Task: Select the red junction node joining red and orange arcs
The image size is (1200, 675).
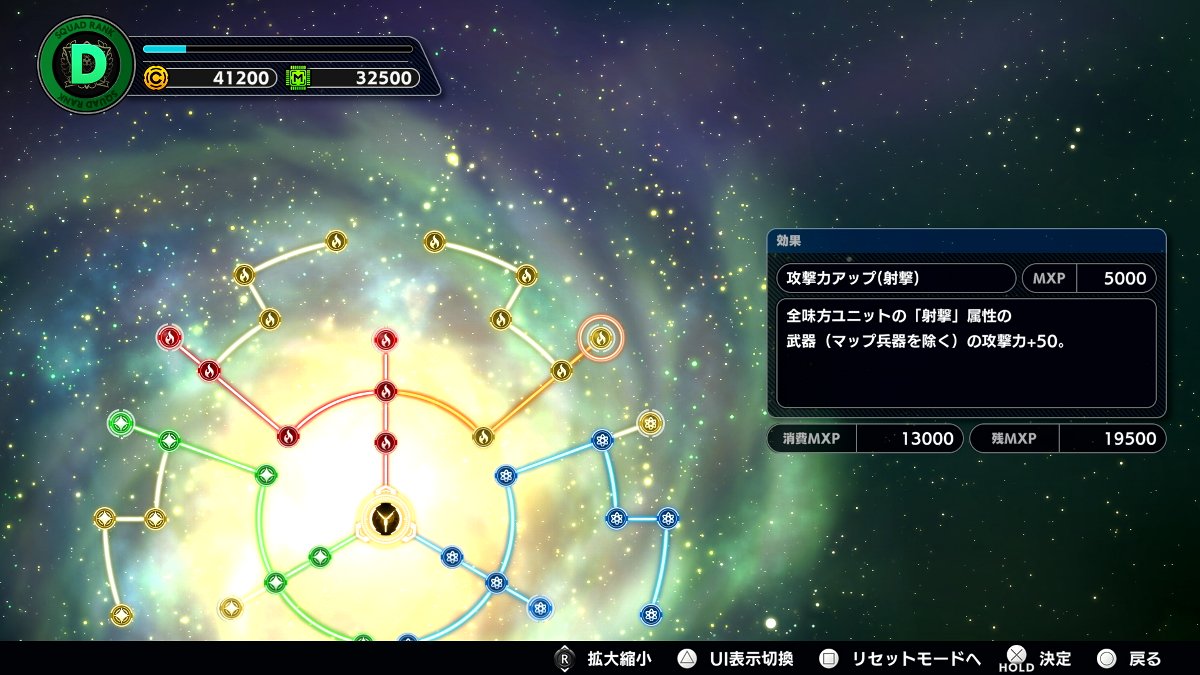Action: (x=386, y=390)
